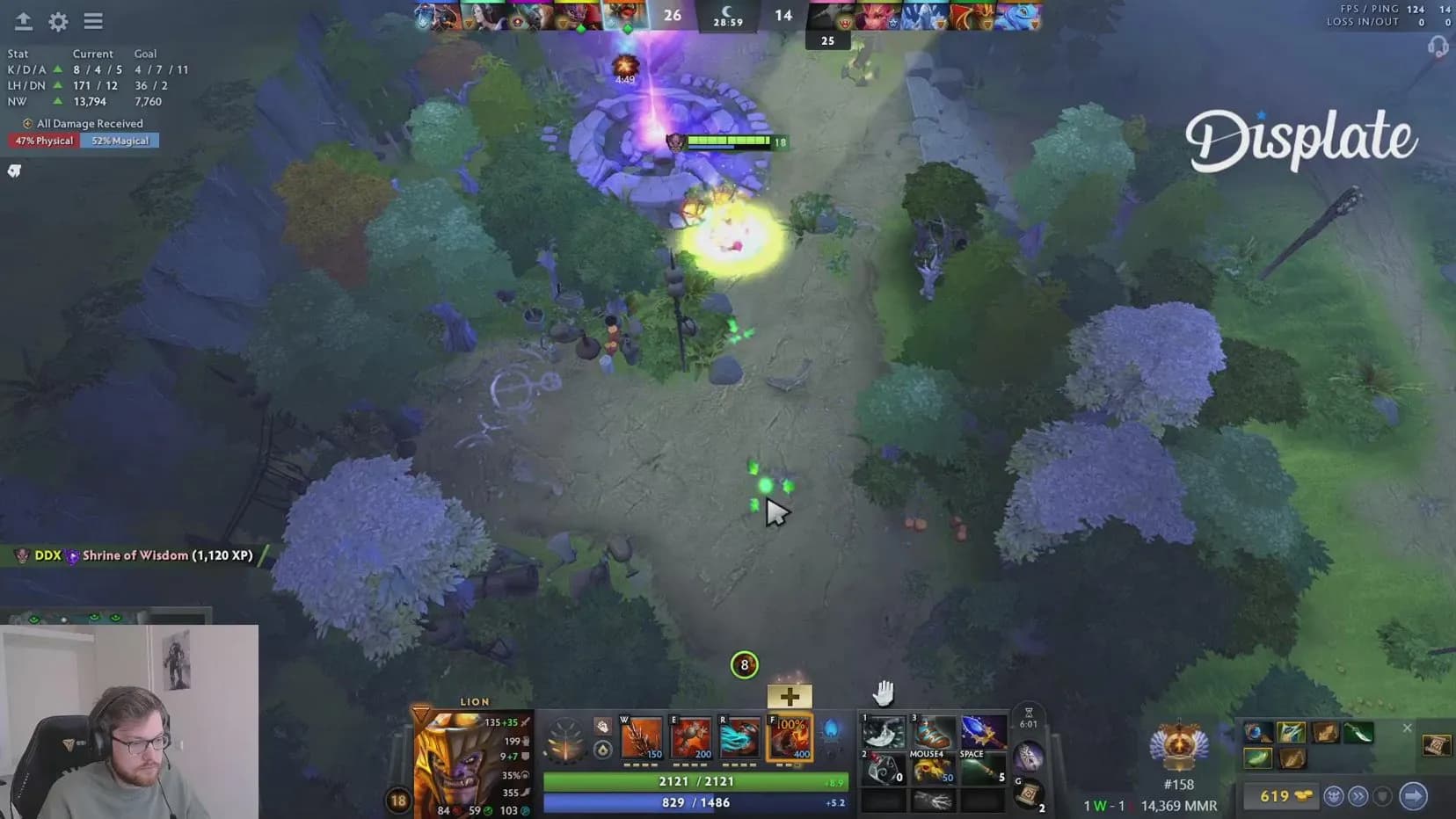Click the 47% Physical damage bar

point(43,140)
